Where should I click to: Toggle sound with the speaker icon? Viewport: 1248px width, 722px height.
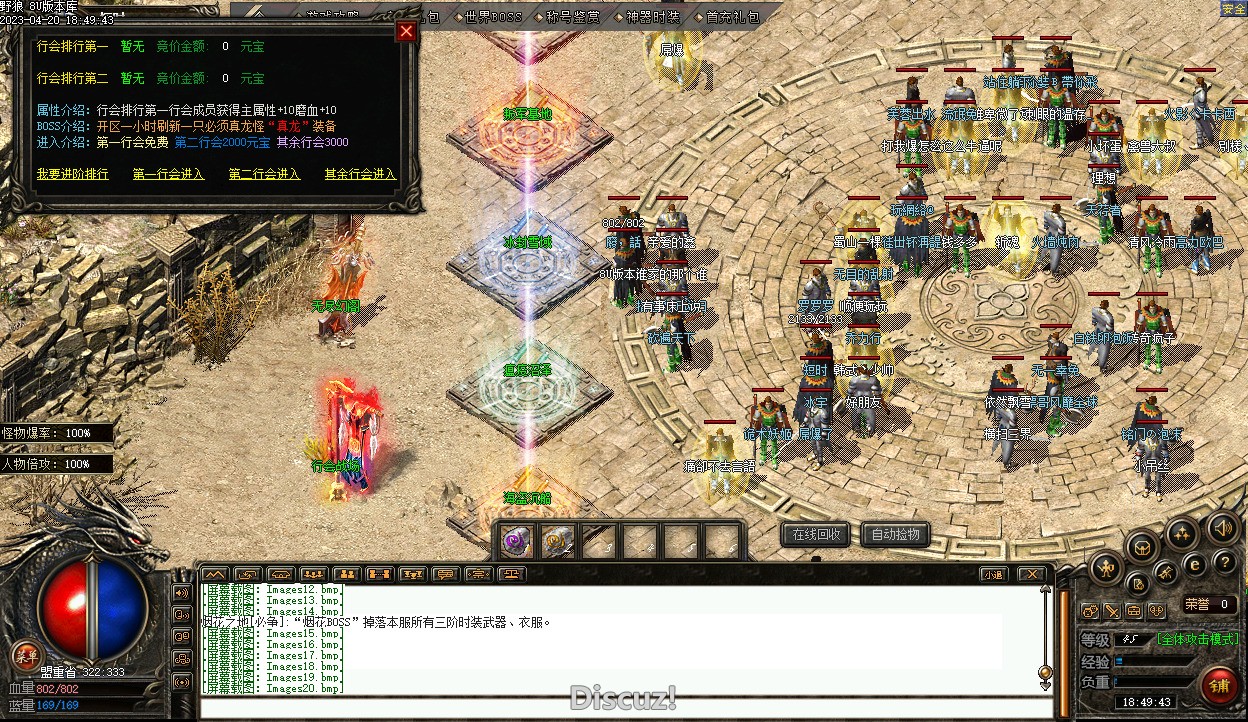(1222, 527)
